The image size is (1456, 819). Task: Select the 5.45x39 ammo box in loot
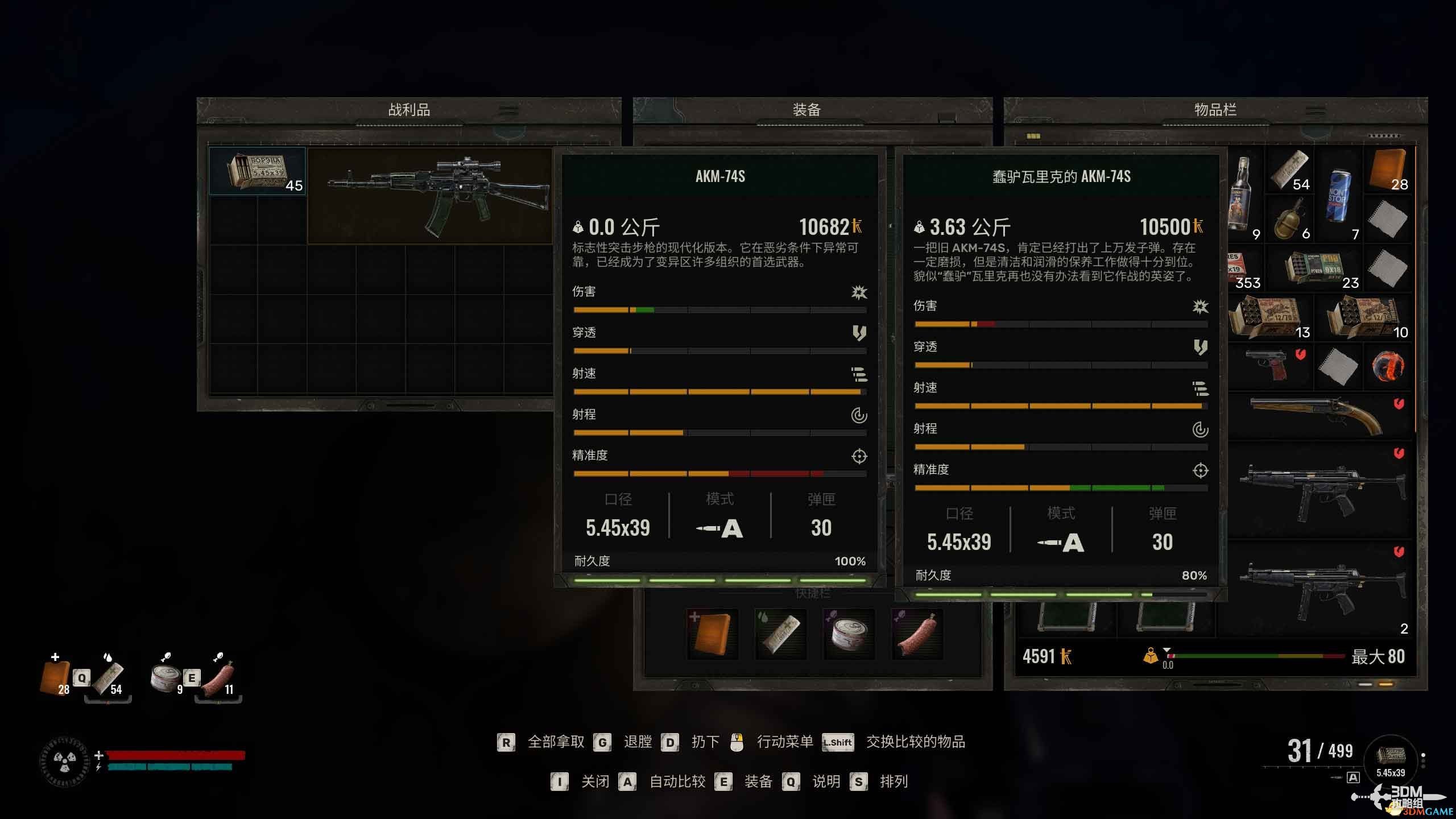click(x=257, y=171)
